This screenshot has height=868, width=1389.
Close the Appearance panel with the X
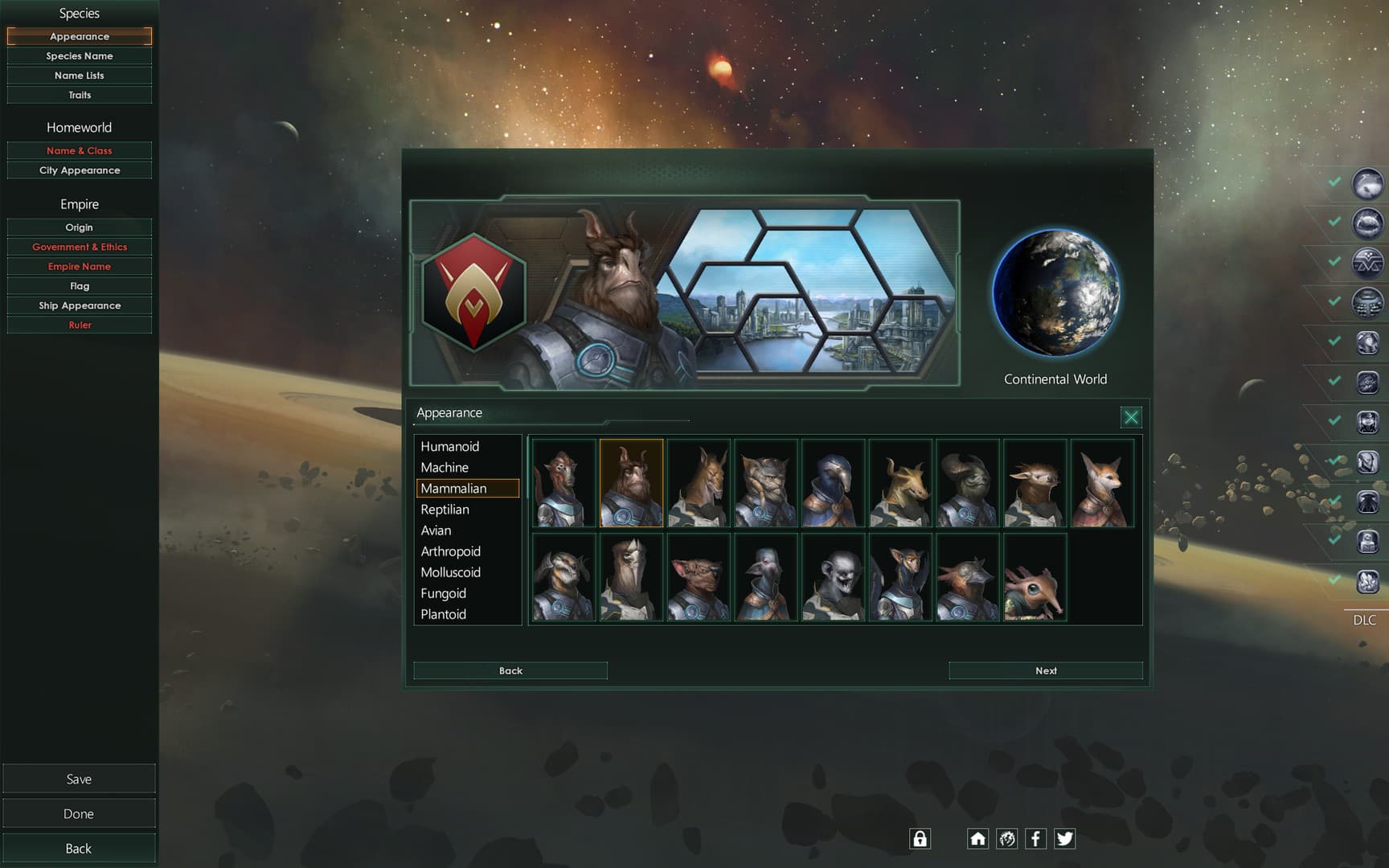[1131, 417]
